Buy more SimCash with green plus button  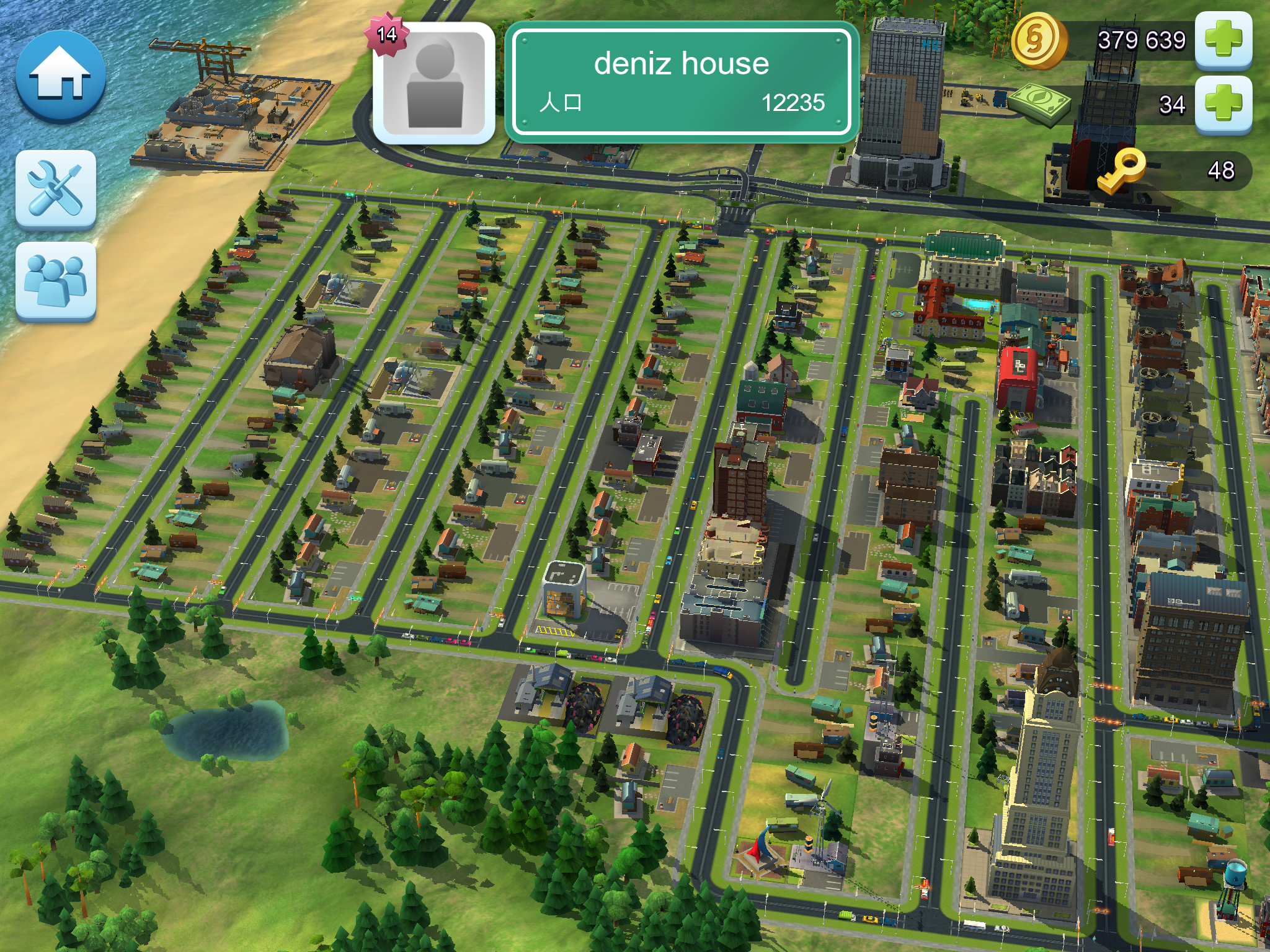coord(1223,104)
